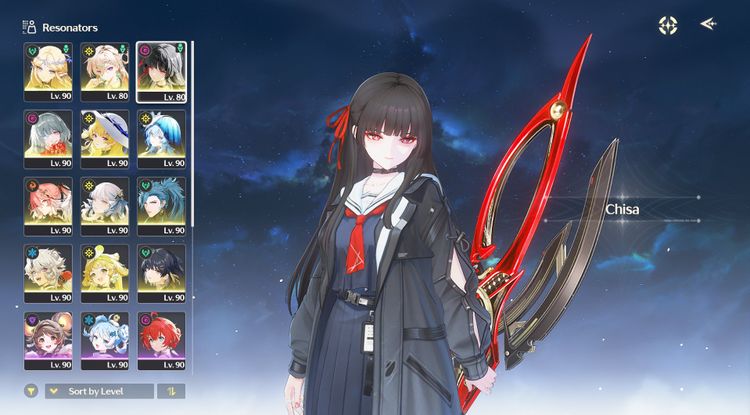Viewport: 750px width, 415px height.
Task: Pick the pink-haired resonator portrait
Action: click(48, 201)
